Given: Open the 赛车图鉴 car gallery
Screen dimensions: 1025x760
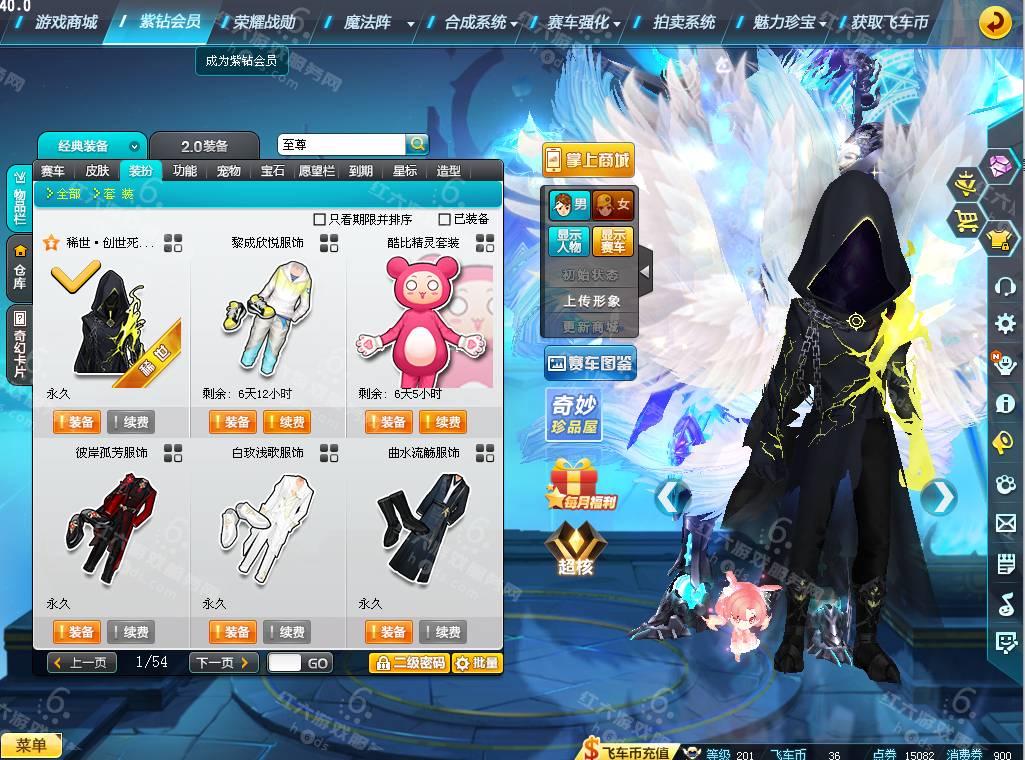Looking at the screenshot, I should click(590, 364).
